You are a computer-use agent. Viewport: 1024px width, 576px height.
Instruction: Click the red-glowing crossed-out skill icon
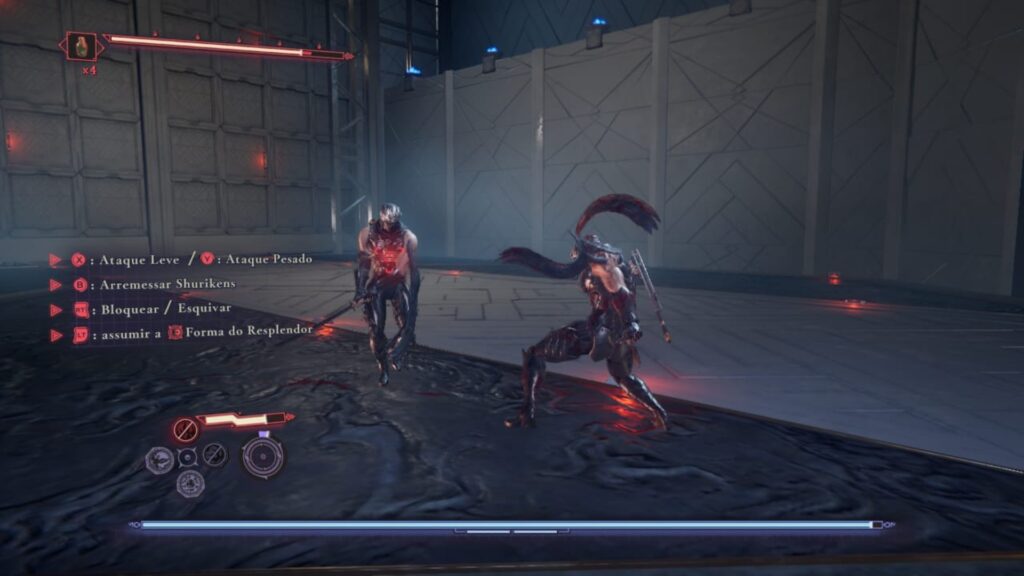click(185, 430)
